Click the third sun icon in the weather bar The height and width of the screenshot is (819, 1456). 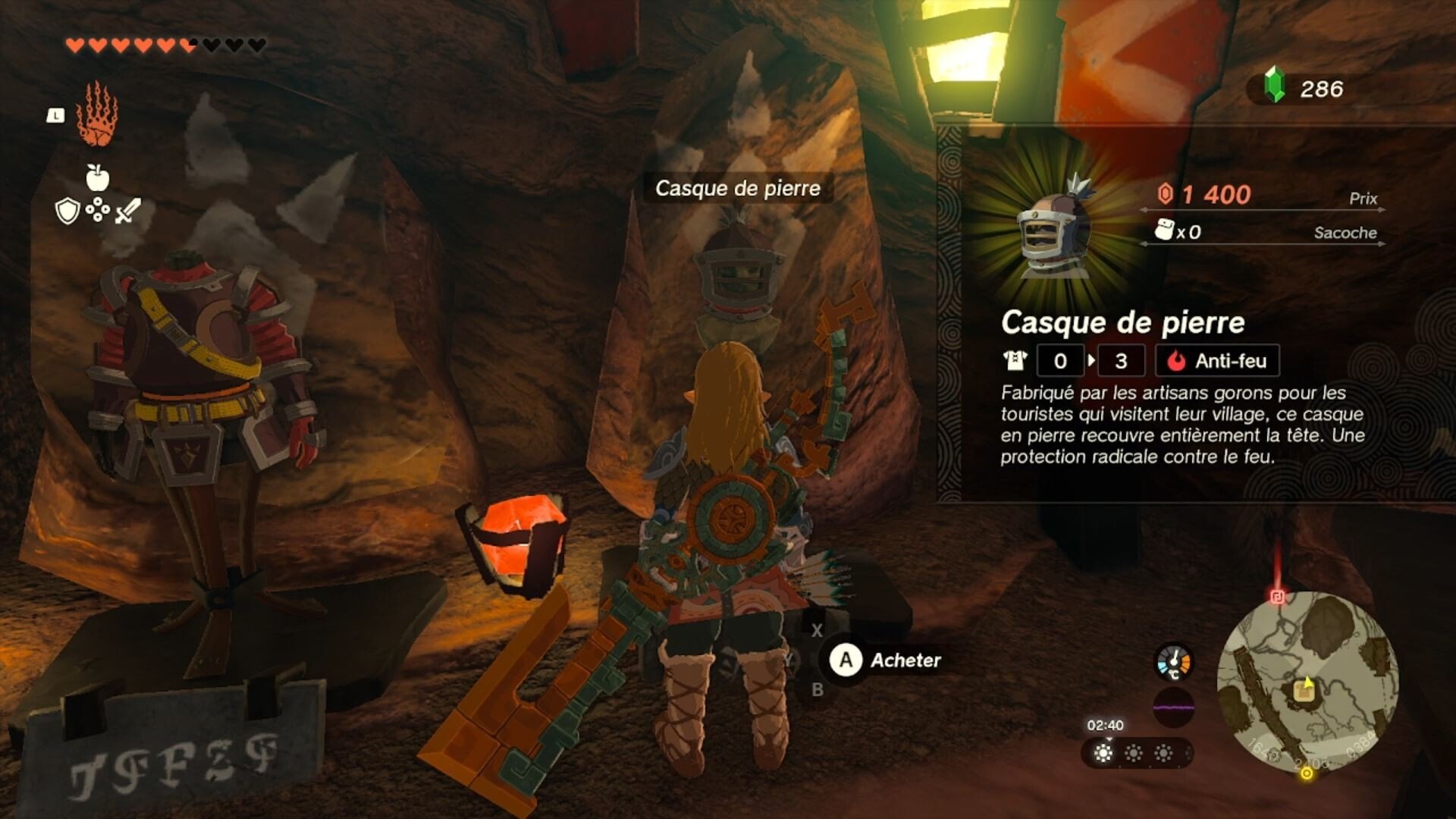pyautogui.click(x=1163, y=752)
